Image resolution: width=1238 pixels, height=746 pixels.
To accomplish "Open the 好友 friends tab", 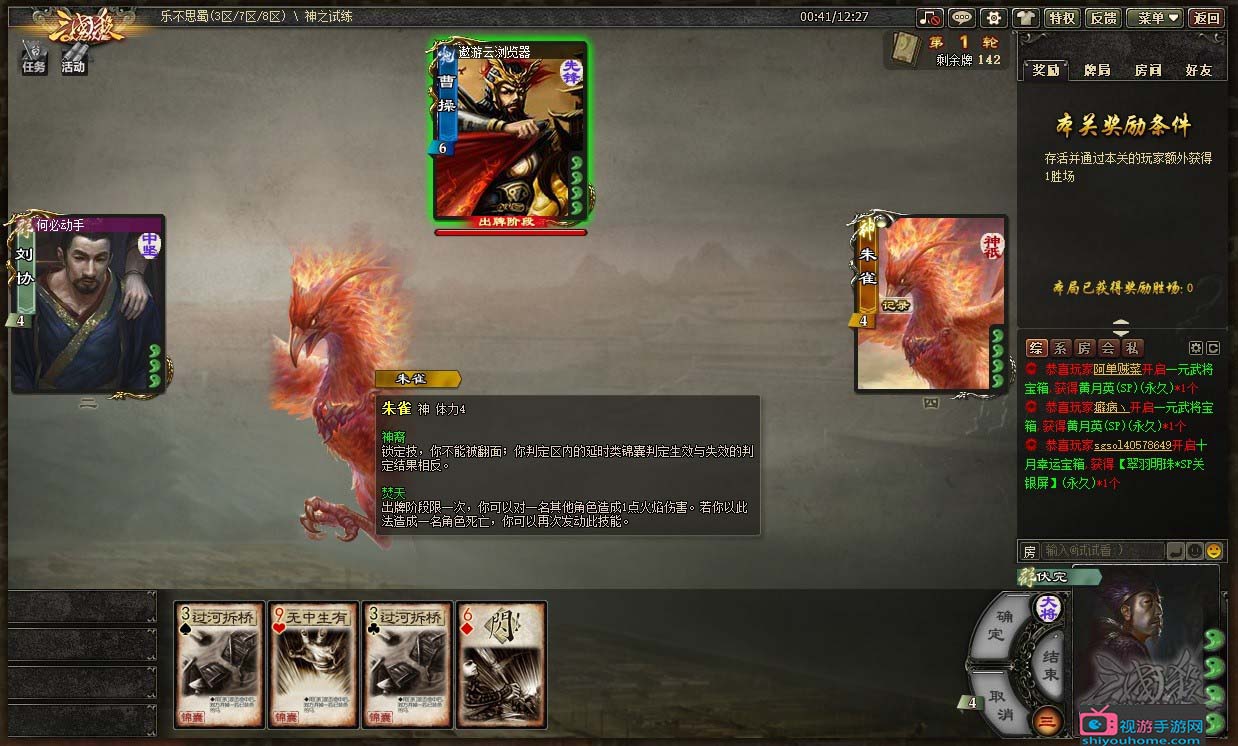I will pos(1198,70).
